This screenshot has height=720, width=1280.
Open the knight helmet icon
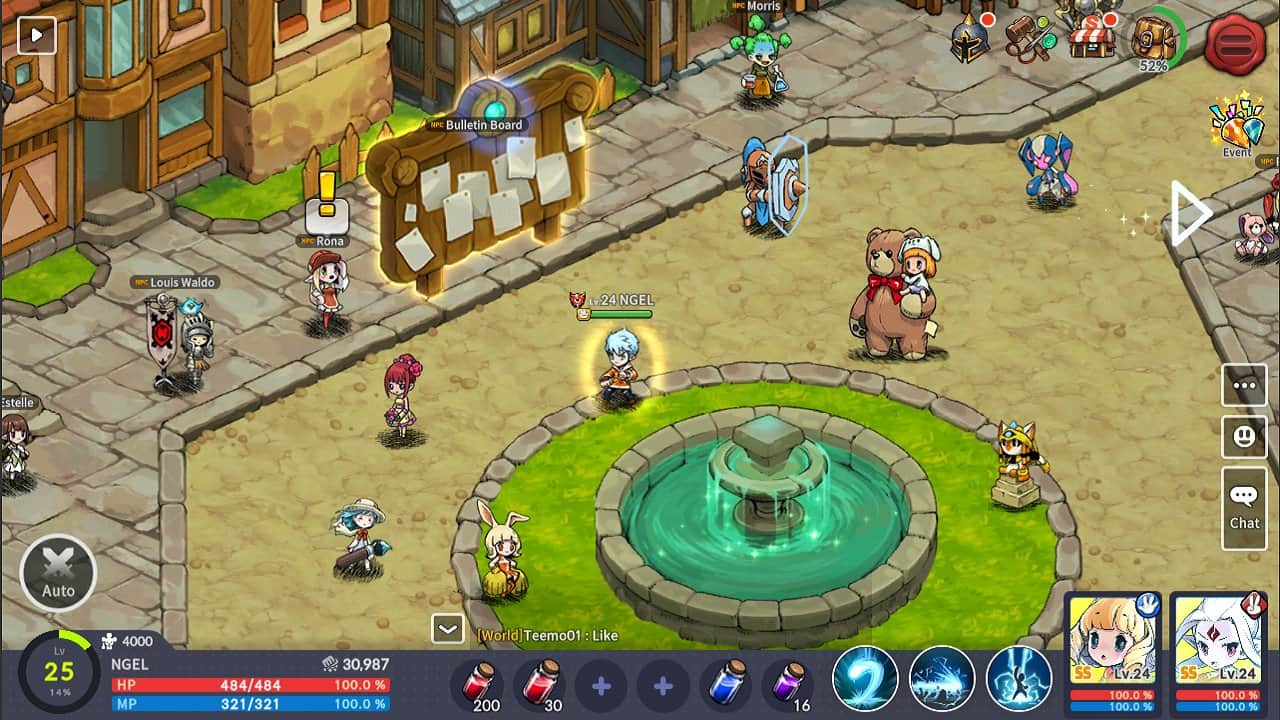(969, 40)
